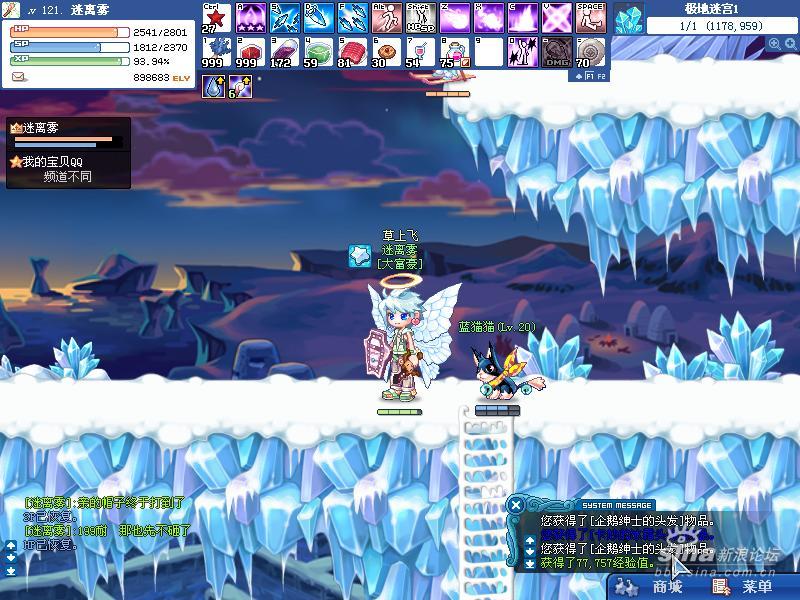Use the red star skill on Ctrl
This screenshot has height=600, width=800.
tap(217, 18)
